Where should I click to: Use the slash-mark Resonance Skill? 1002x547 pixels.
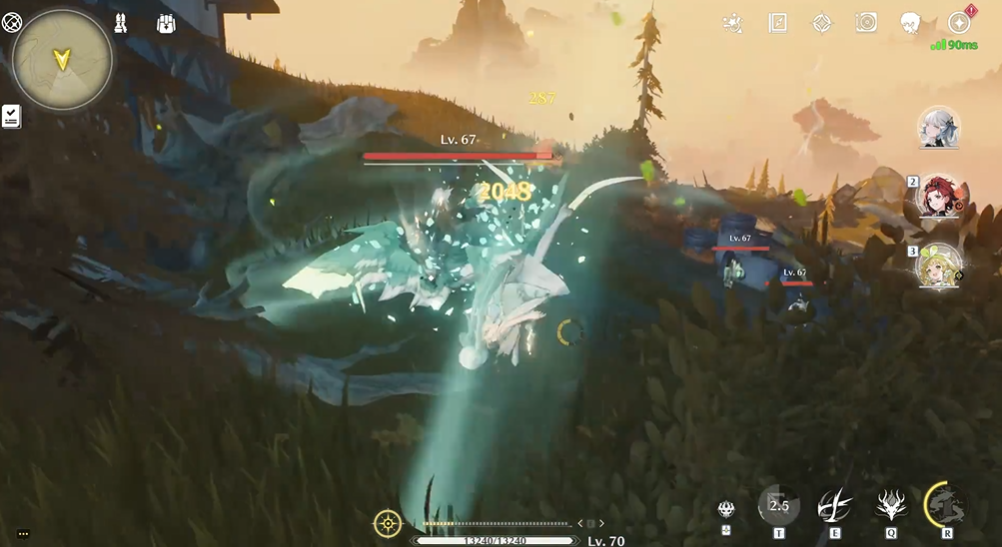(835, 506)
